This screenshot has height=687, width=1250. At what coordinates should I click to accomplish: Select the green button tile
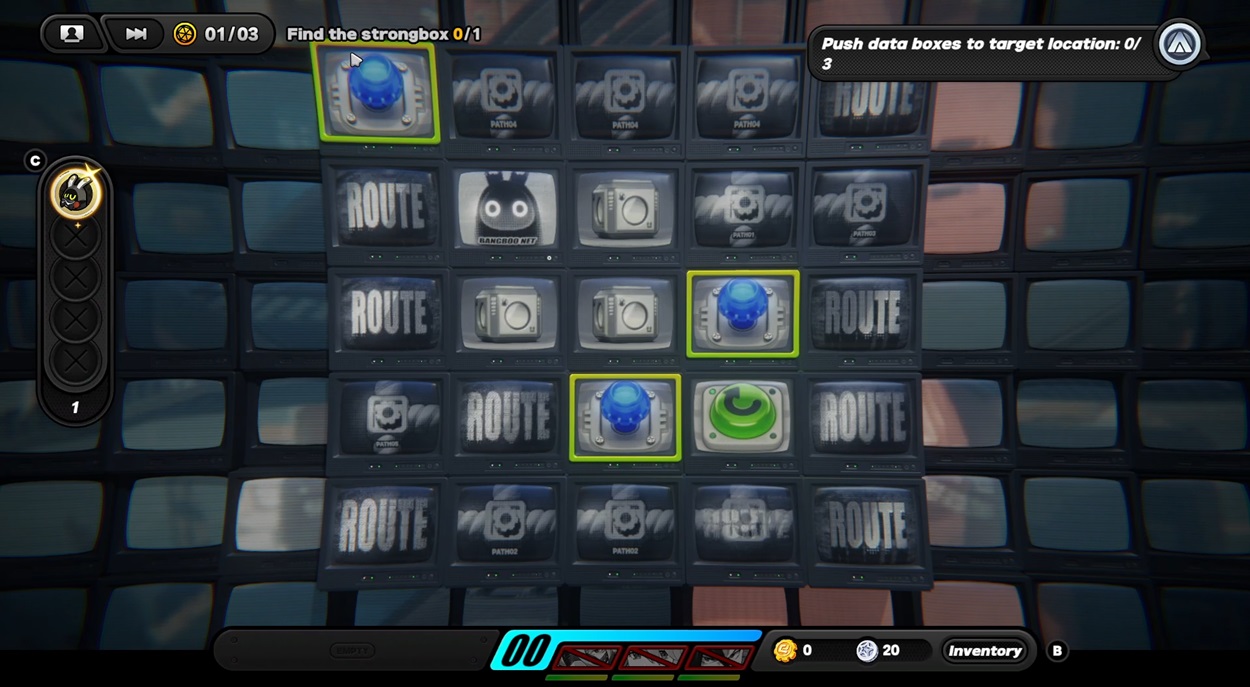click(742, 417)
